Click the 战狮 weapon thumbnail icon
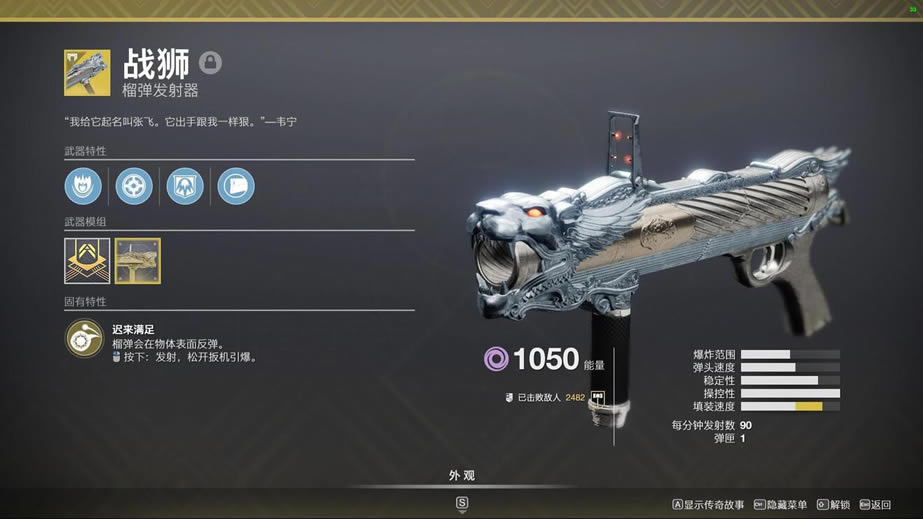Image resolution: width=923 pixels, height=519 pixels. pos(87,73)
